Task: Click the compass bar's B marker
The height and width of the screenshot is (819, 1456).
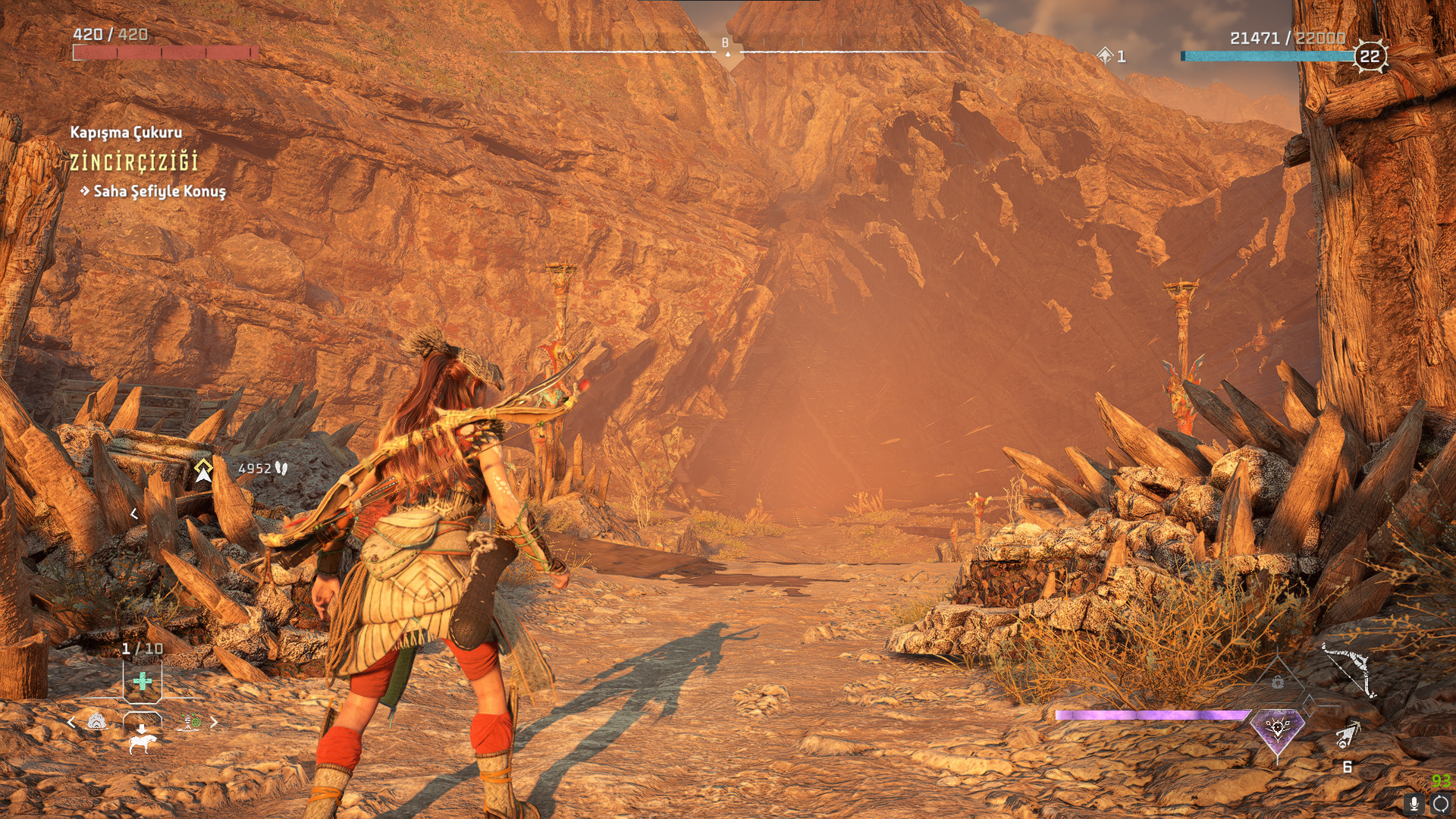Action: point(726,44)
